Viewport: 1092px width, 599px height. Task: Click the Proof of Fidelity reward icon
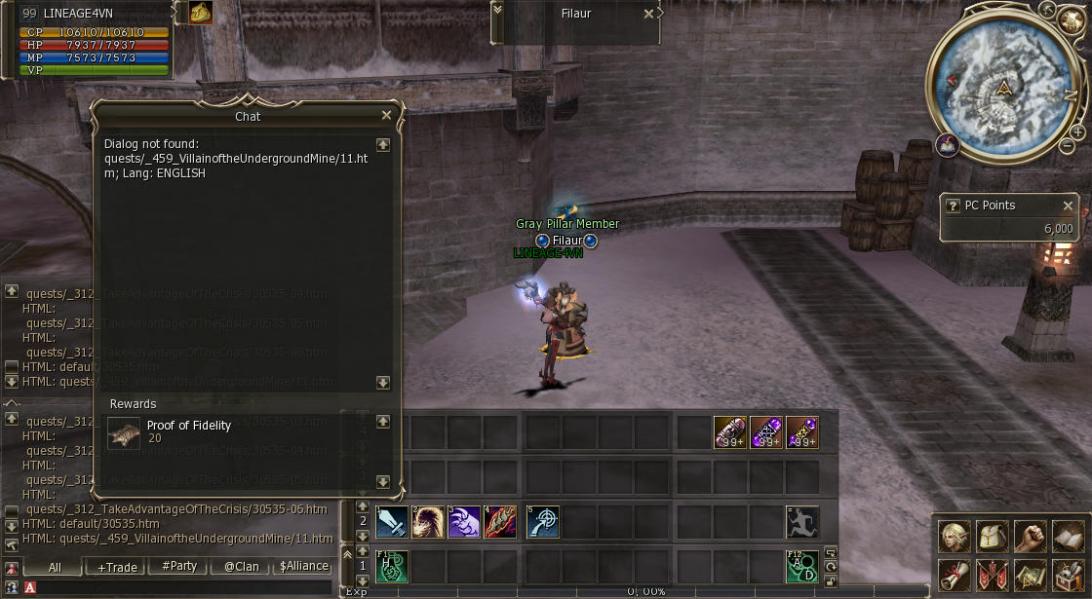coord(124,433)
